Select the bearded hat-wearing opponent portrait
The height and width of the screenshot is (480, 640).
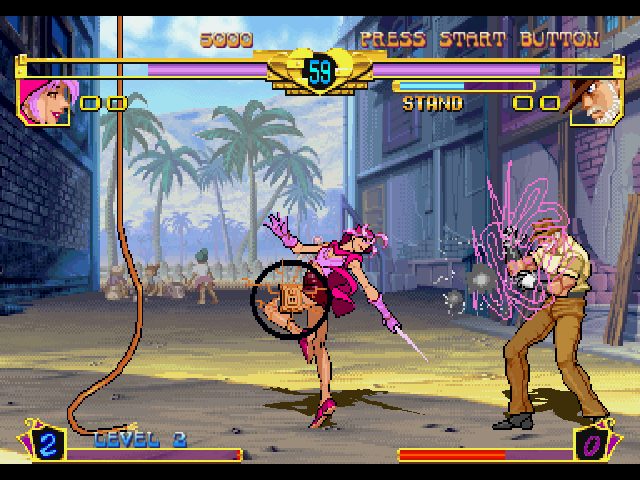(595, 102)
